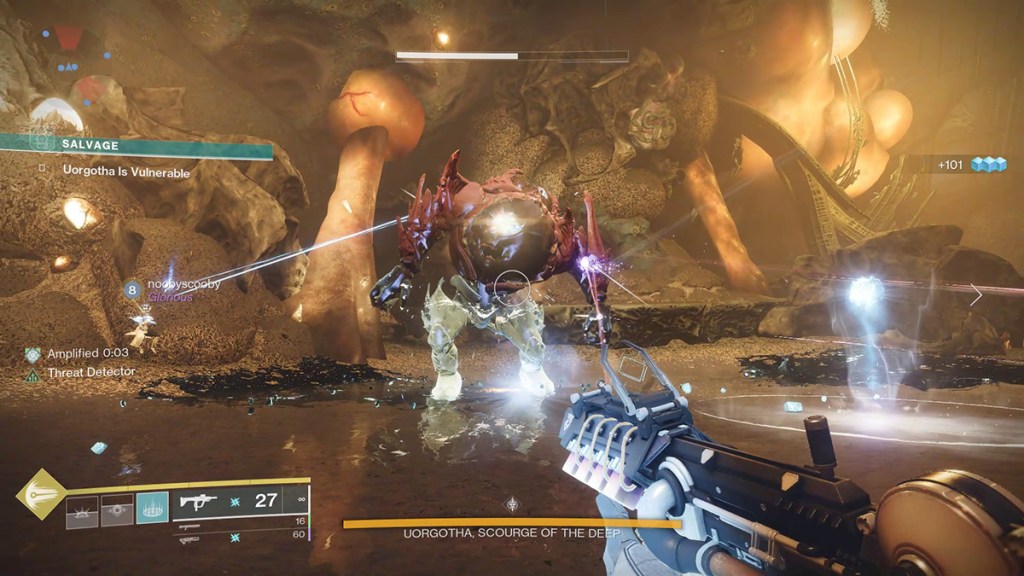This screenshot has height=576, width=1024.
Task: Click the Amplified buff icon
Action: click(x=33, y=354)
